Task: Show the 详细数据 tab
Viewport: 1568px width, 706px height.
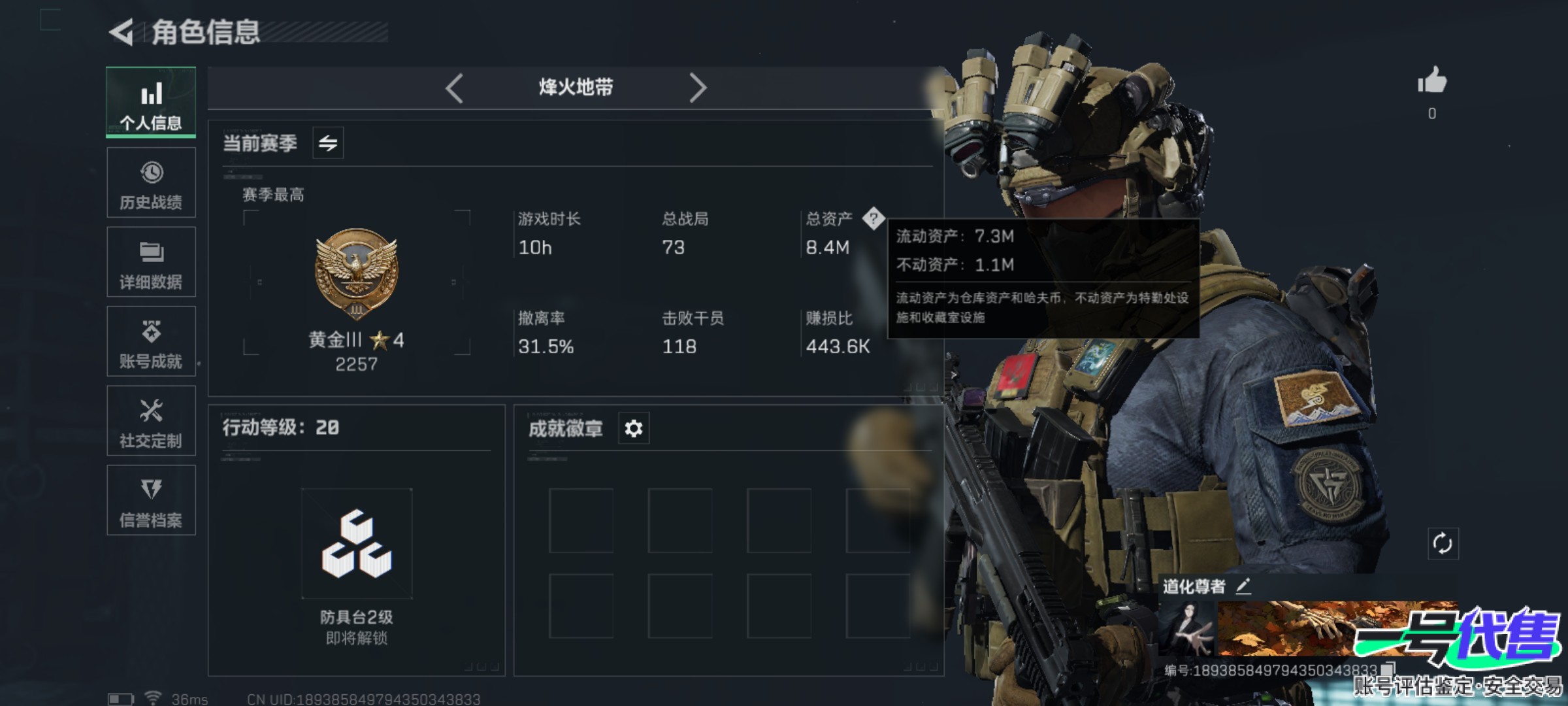Action: (x=151, y=262)
